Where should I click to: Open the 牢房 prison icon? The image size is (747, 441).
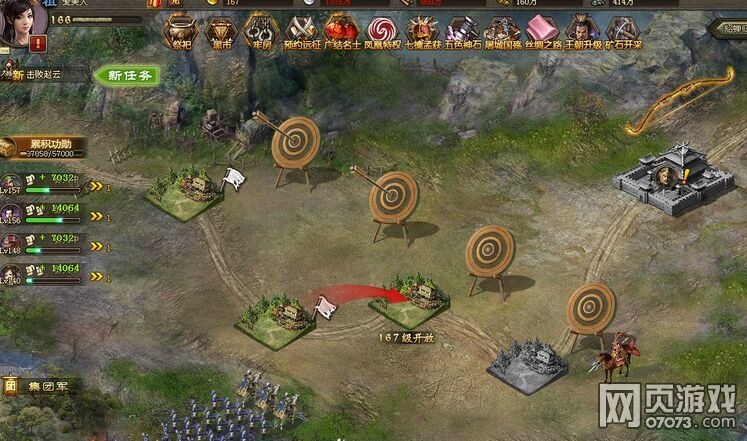point(260,32)
